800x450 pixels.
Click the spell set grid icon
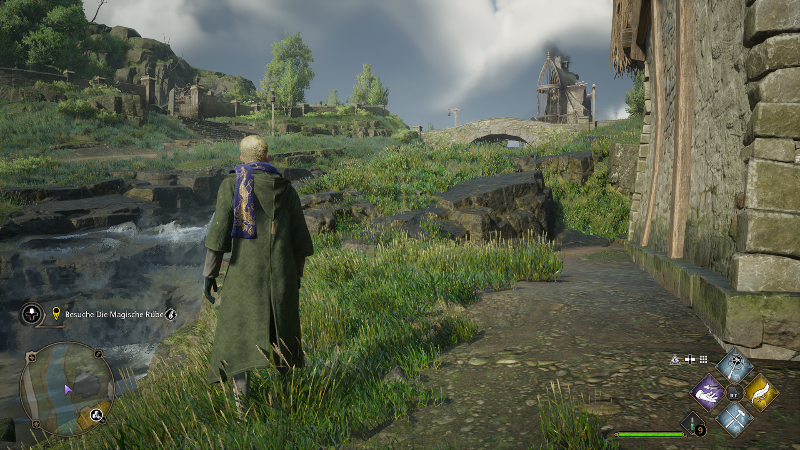[x=703, y=359]
